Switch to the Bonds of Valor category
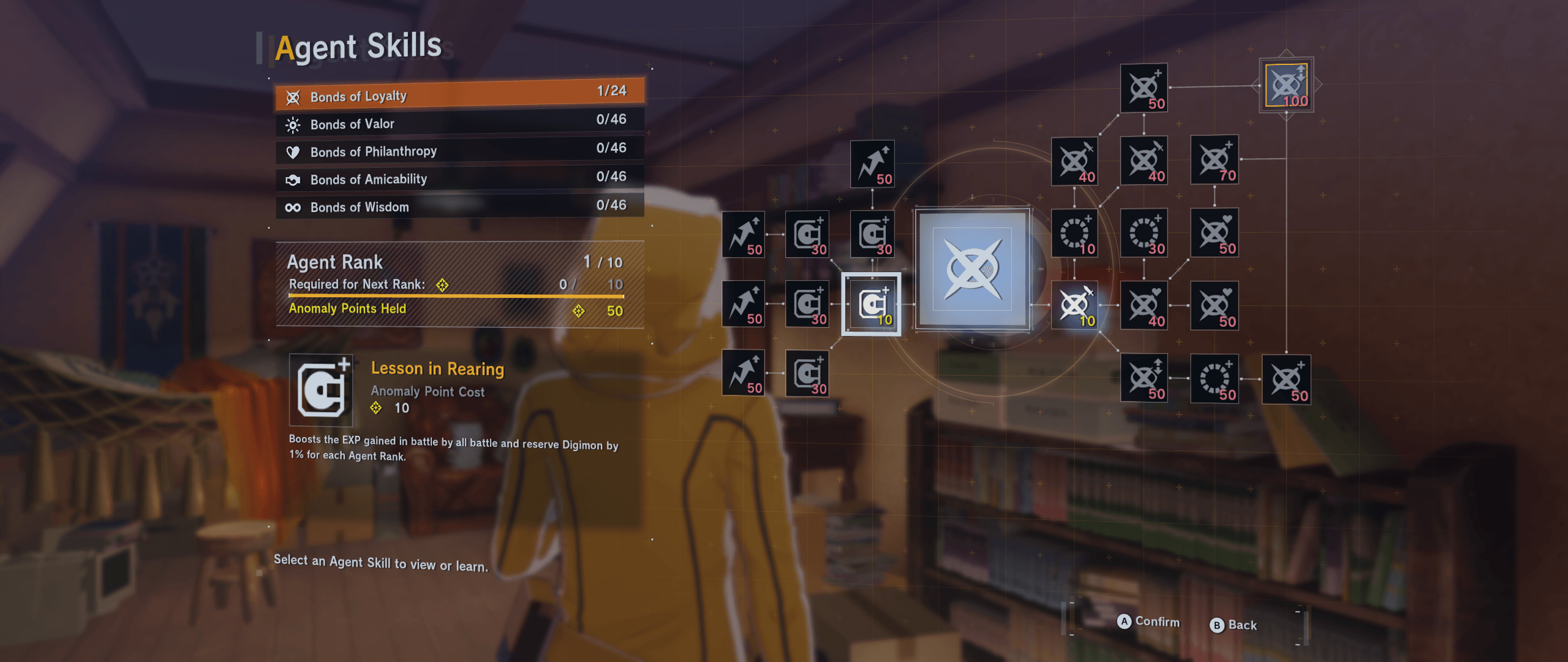 459,123
